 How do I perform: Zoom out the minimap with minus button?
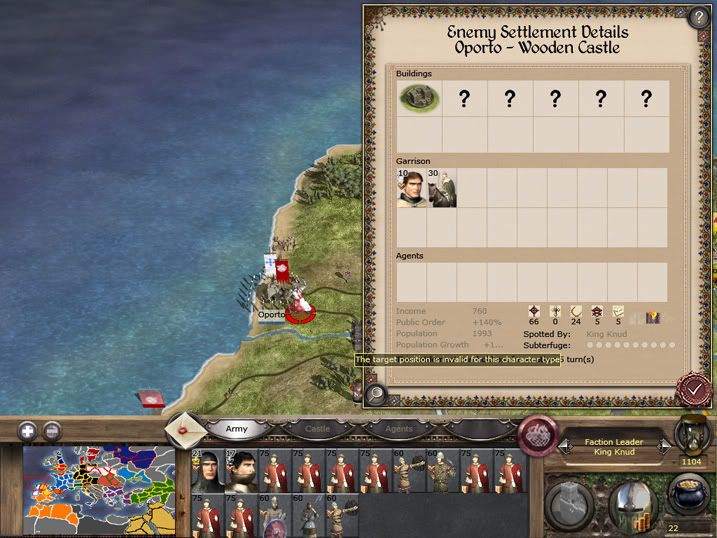click(x=52, y=431)
